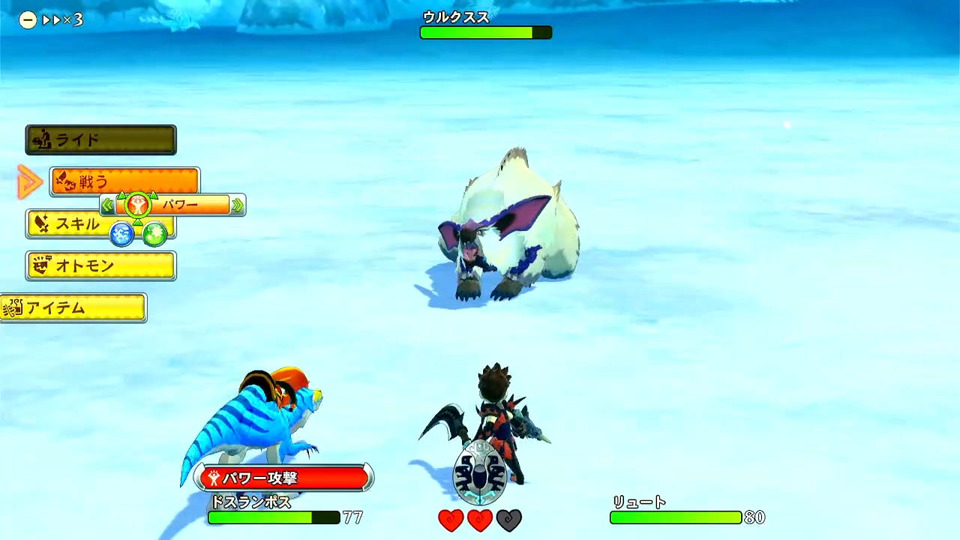
Task: Open the アイテム (Item) menu
Action: coord(74,308)
